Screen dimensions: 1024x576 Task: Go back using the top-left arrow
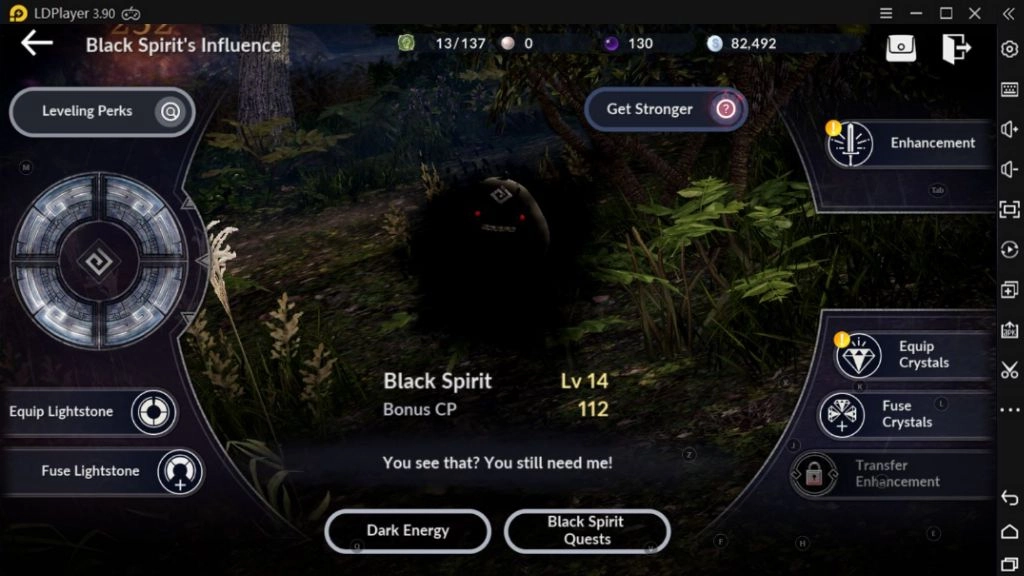[x=37, y=43]
